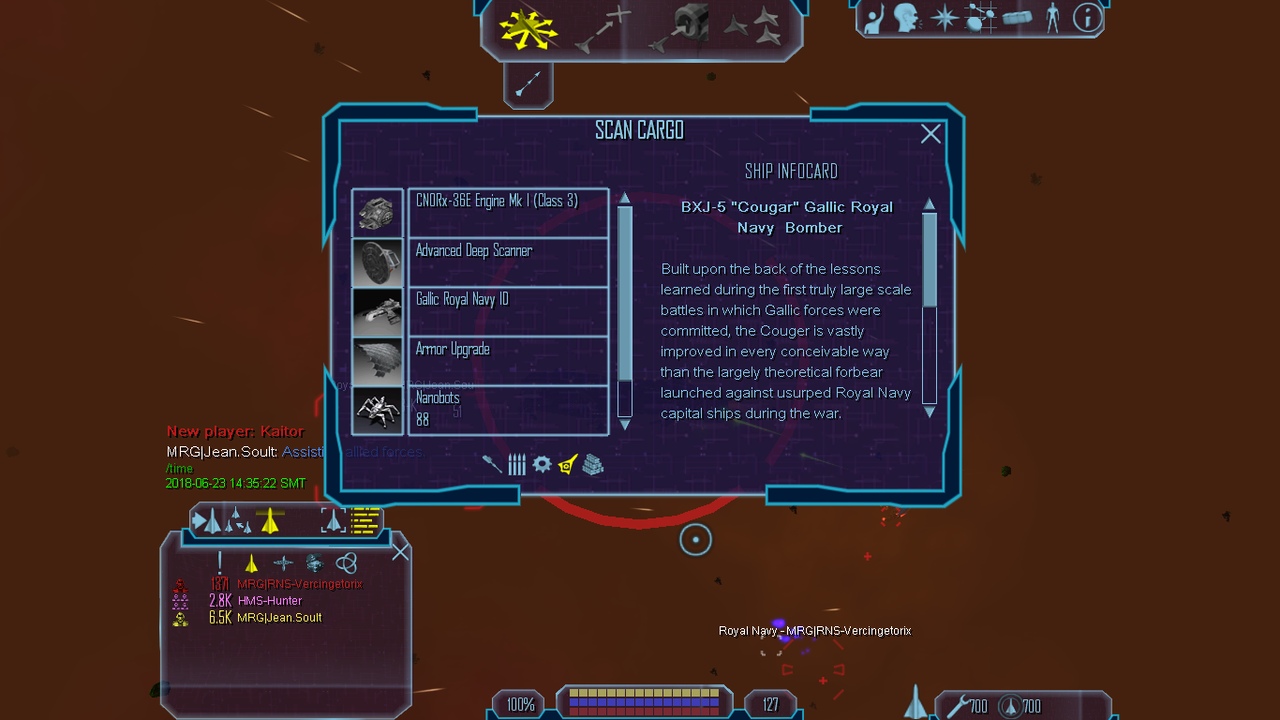Close the Scan Cargo window
This screenshot has height=720, width=1280.
point(931,134)
